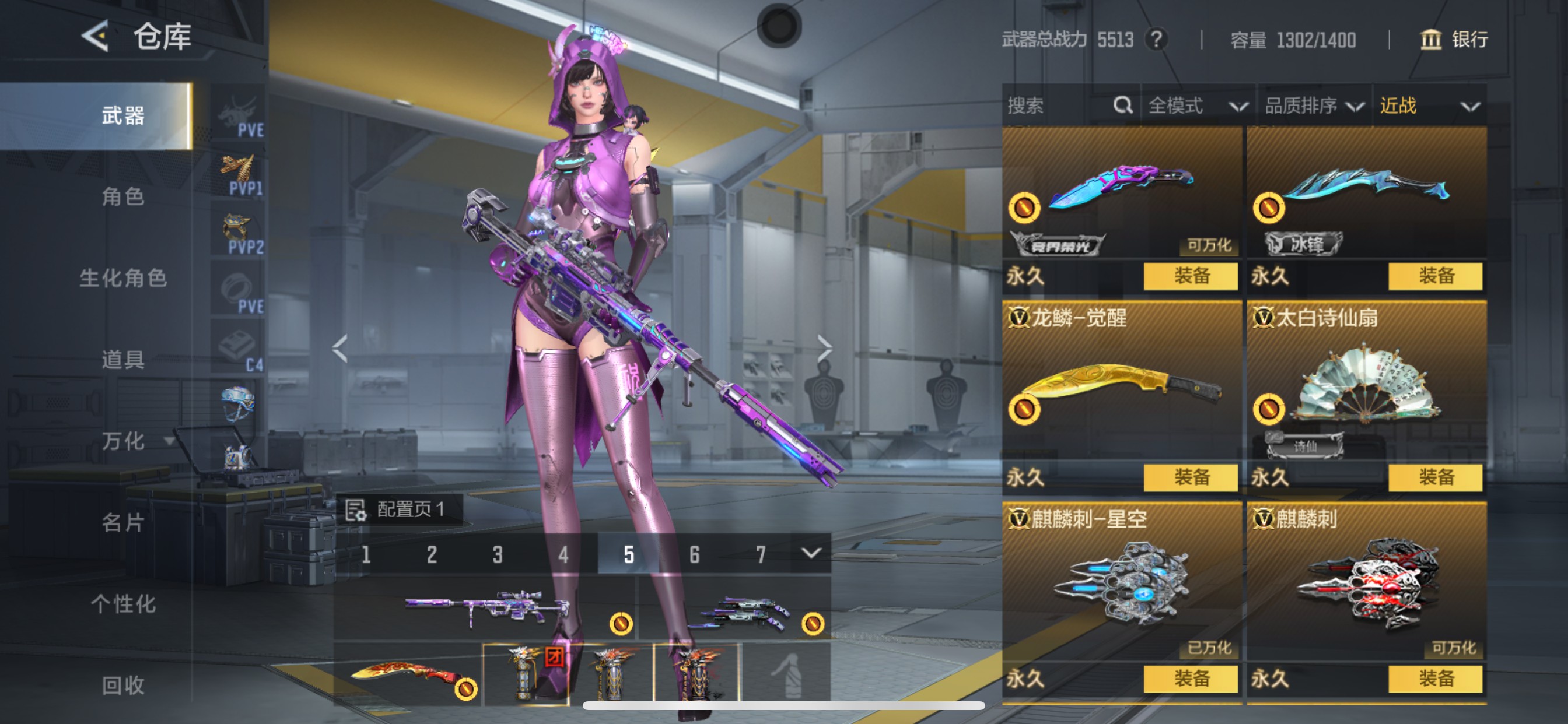This screenshot has width=1568, height=724.
Task: Select the PVP1 loadout preset
Action: 239,175
